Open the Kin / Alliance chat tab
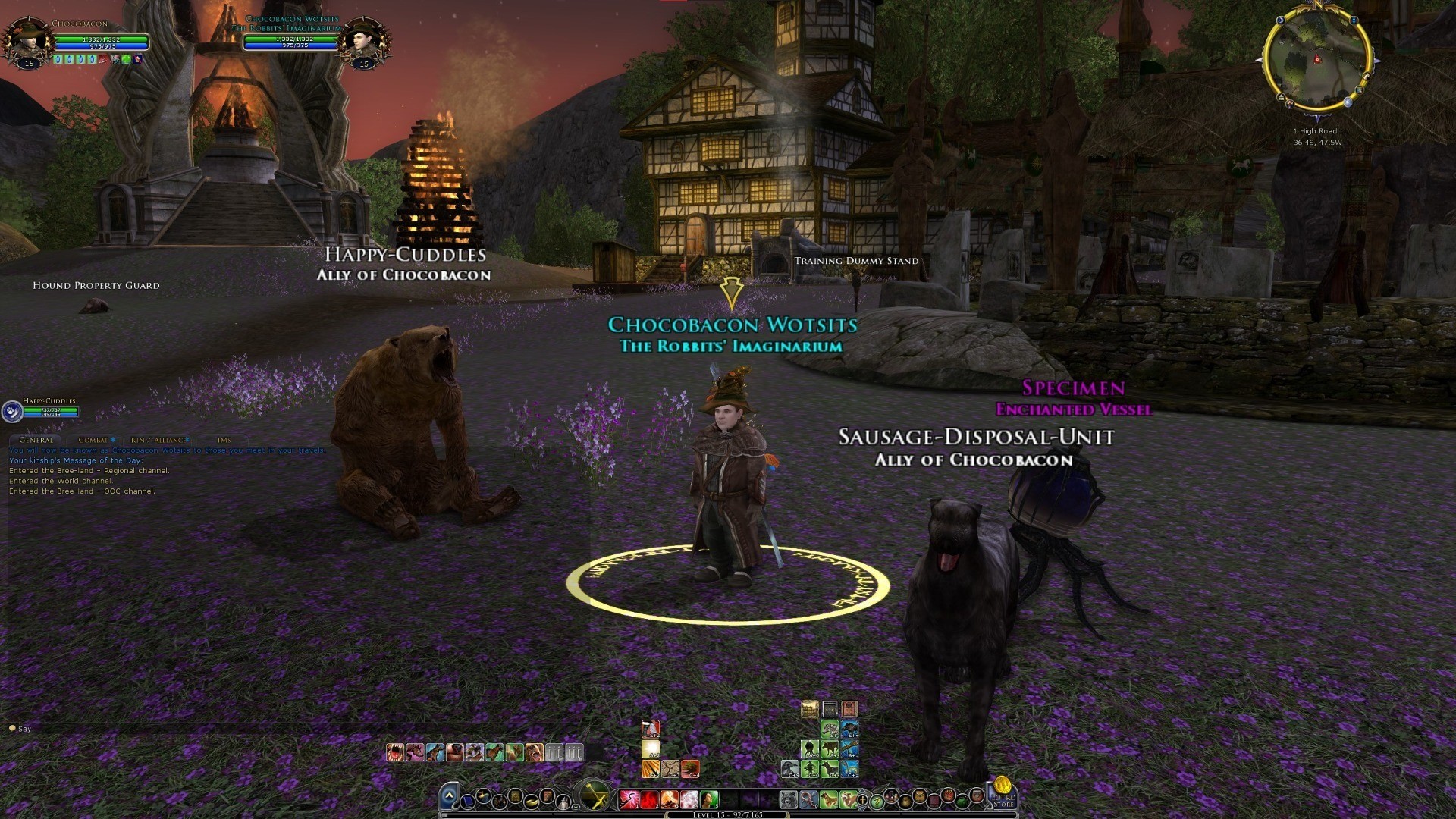Screen dimensions: 1456x819 (158, 440)
